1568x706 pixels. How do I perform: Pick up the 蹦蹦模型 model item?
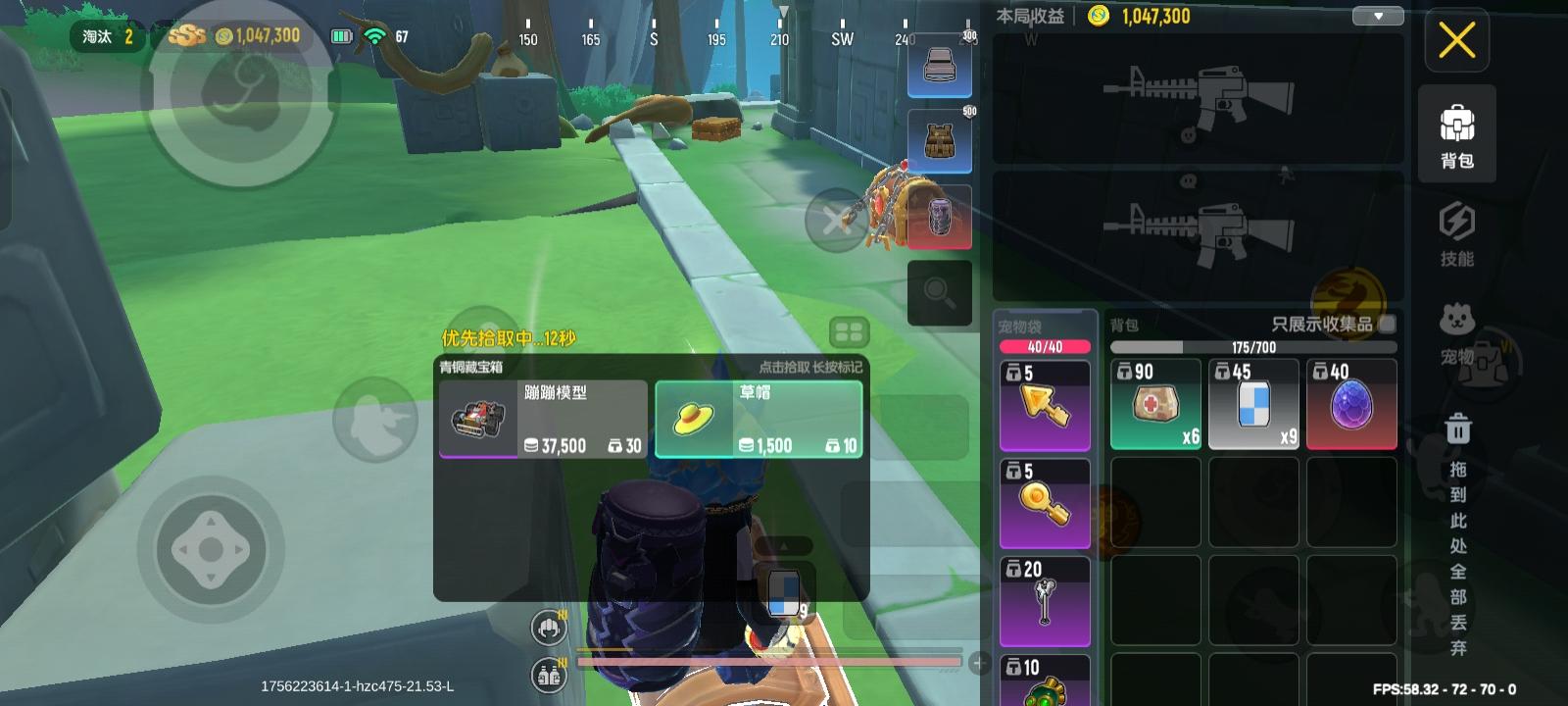[542, 419]
